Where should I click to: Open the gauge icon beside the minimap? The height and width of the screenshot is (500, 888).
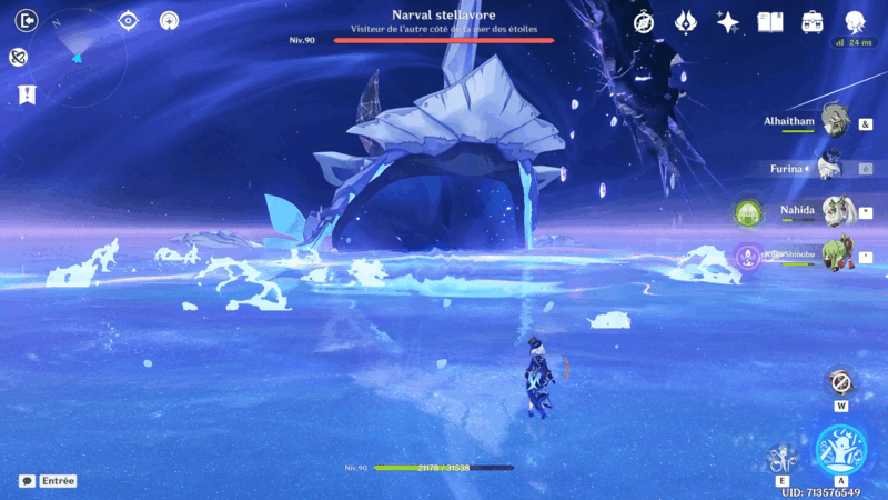(x=170, y=20)
